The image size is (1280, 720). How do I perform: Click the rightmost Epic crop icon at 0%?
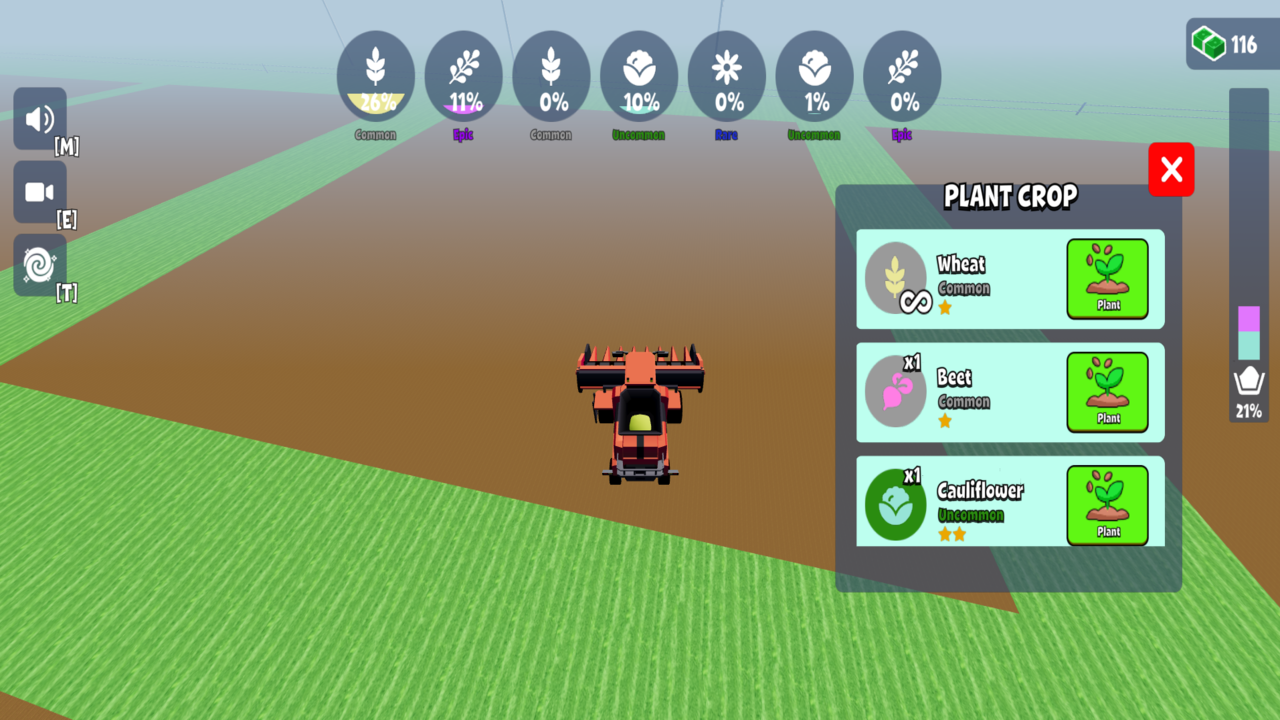tap(902, 75)
